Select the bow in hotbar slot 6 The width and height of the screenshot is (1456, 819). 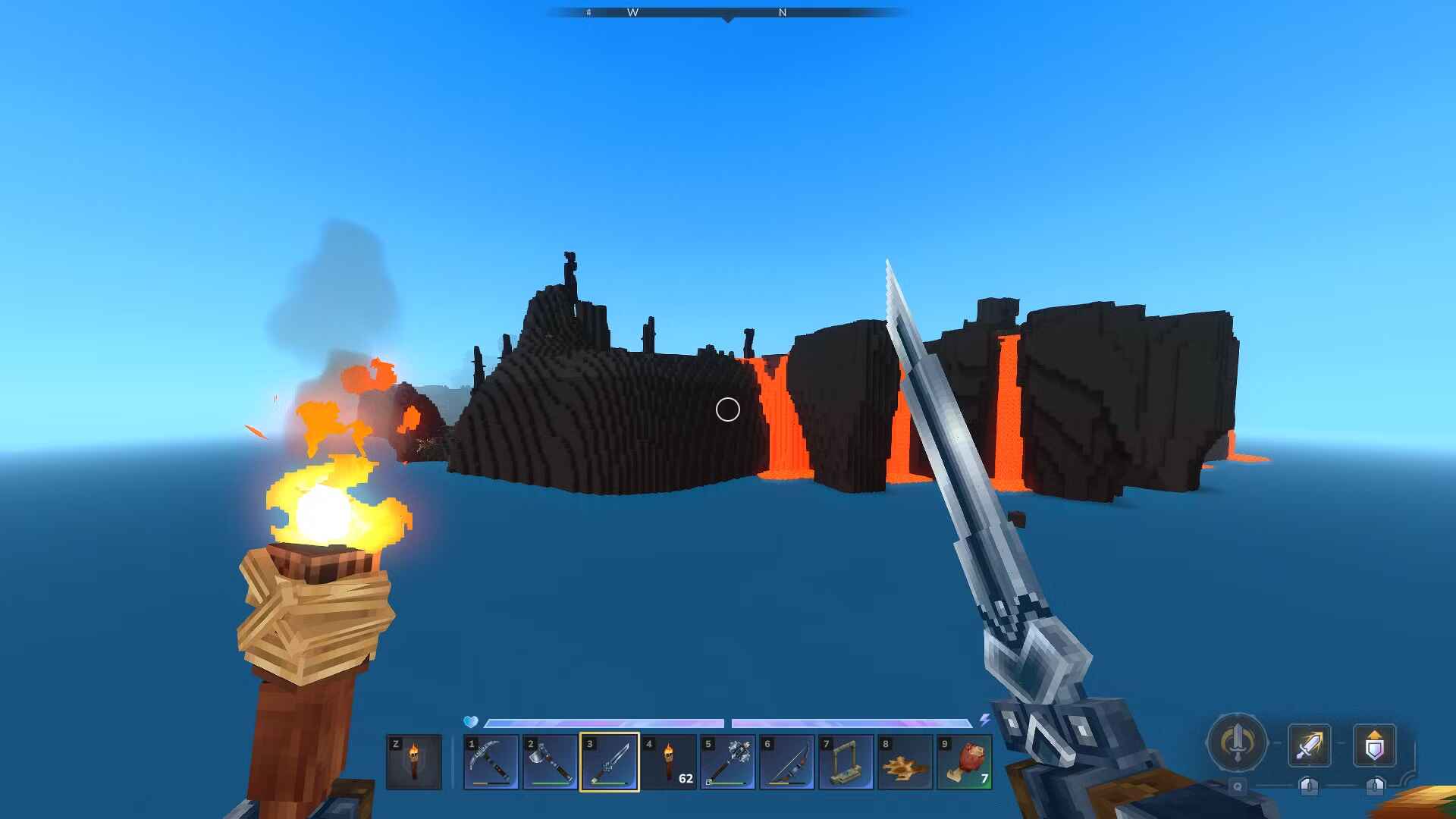tap(786, 762)
